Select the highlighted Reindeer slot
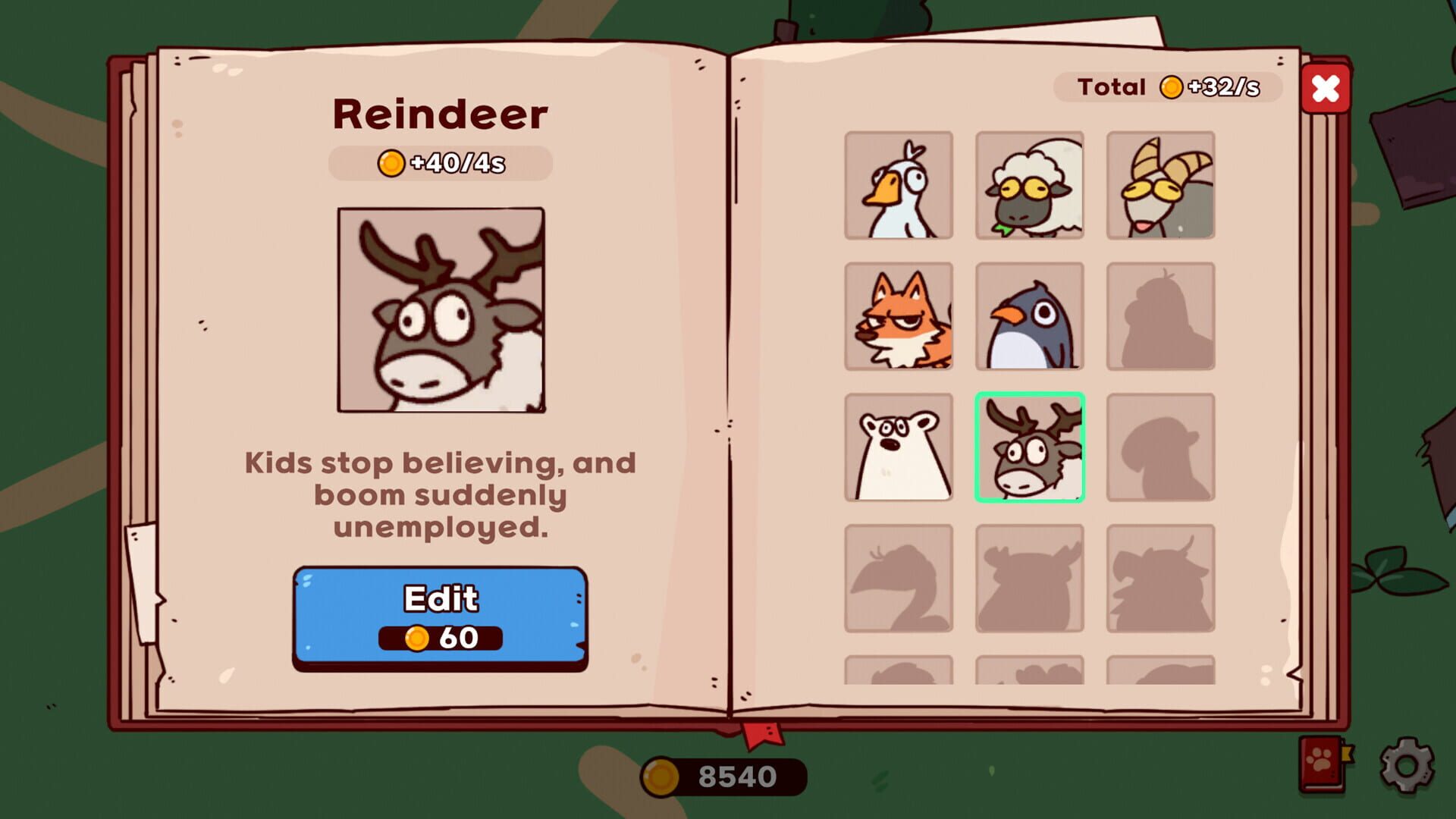 (x=1031, y=449)
